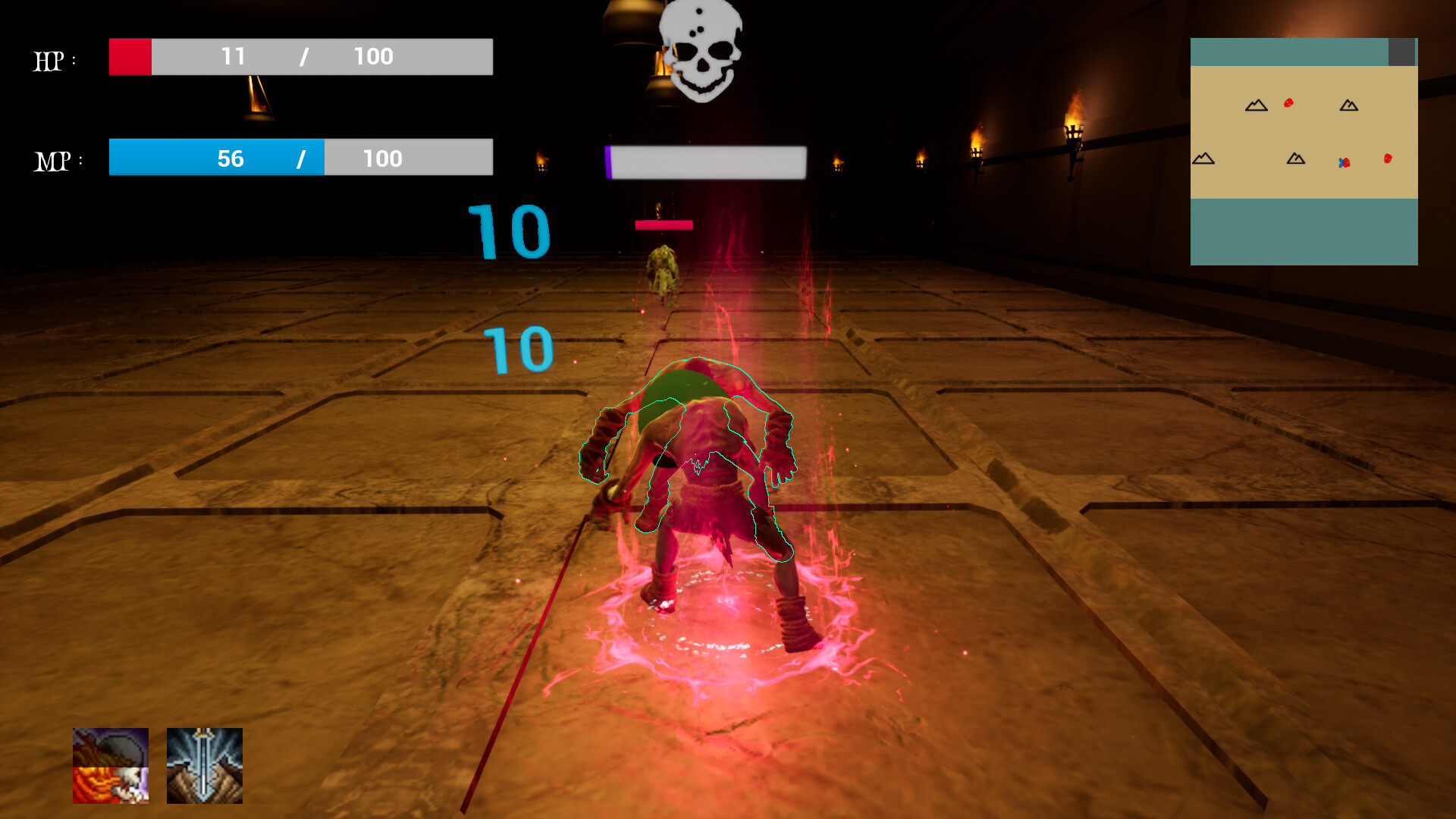Select the fire spell skill icon
Image resolution: width=1456 pixels, height=819 pixels.
[x=111, y=767]
